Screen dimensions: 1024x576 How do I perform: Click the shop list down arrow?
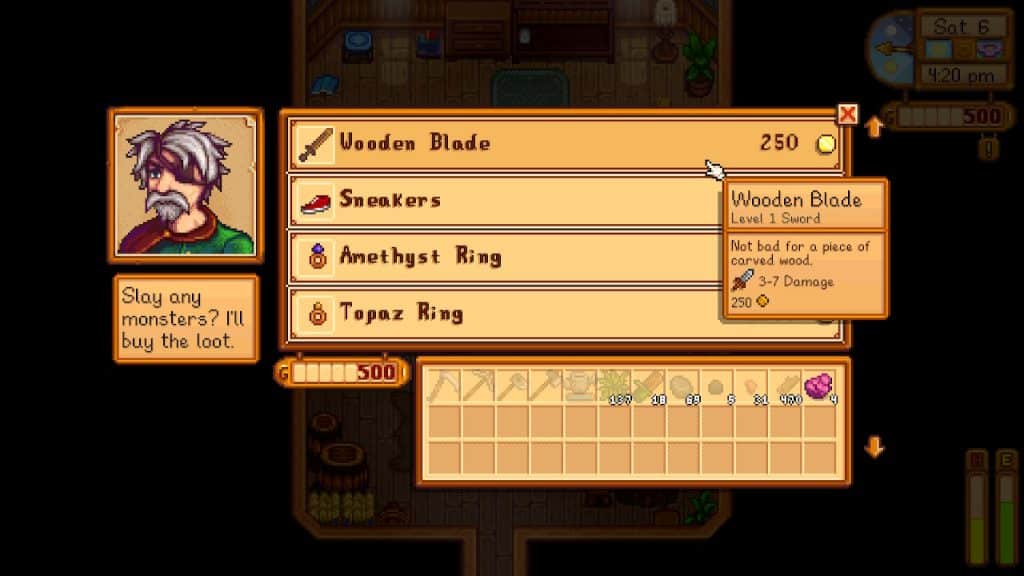tap(874, 446)
